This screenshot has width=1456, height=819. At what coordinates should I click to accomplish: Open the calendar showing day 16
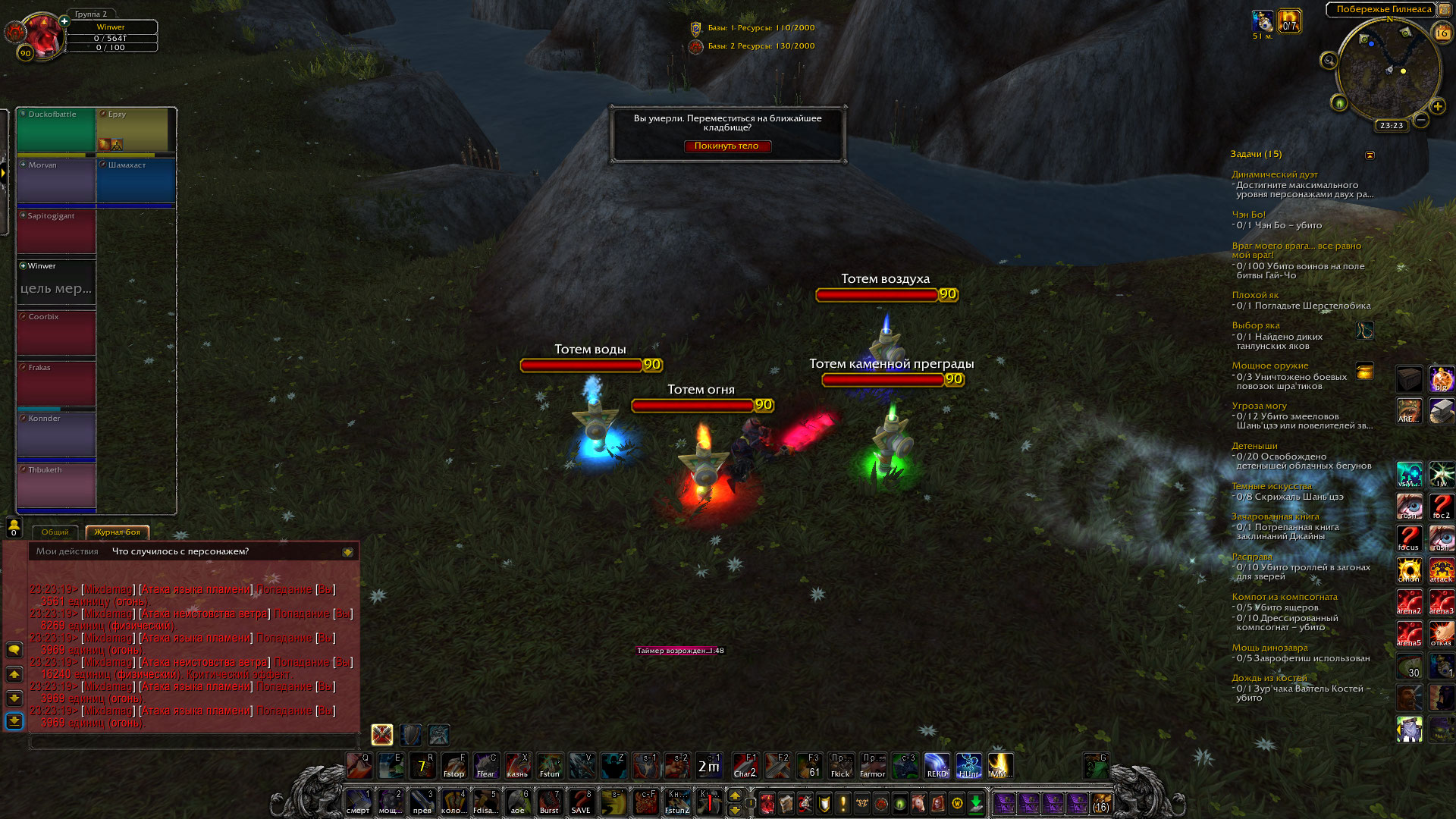(1442, 33)
